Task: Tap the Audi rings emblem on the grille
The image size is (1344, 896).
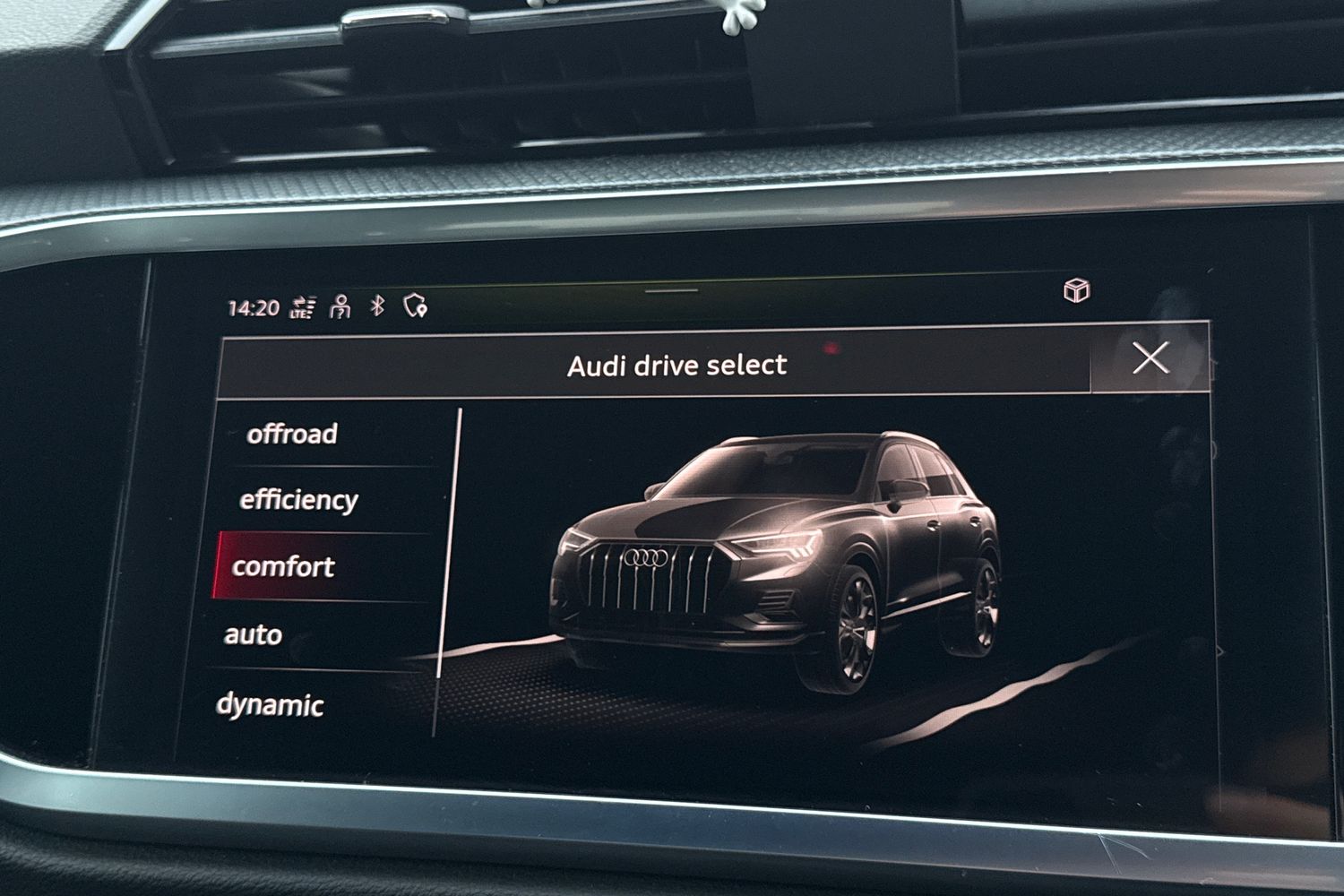Action: pyautogui.click(x=647, y=558)
